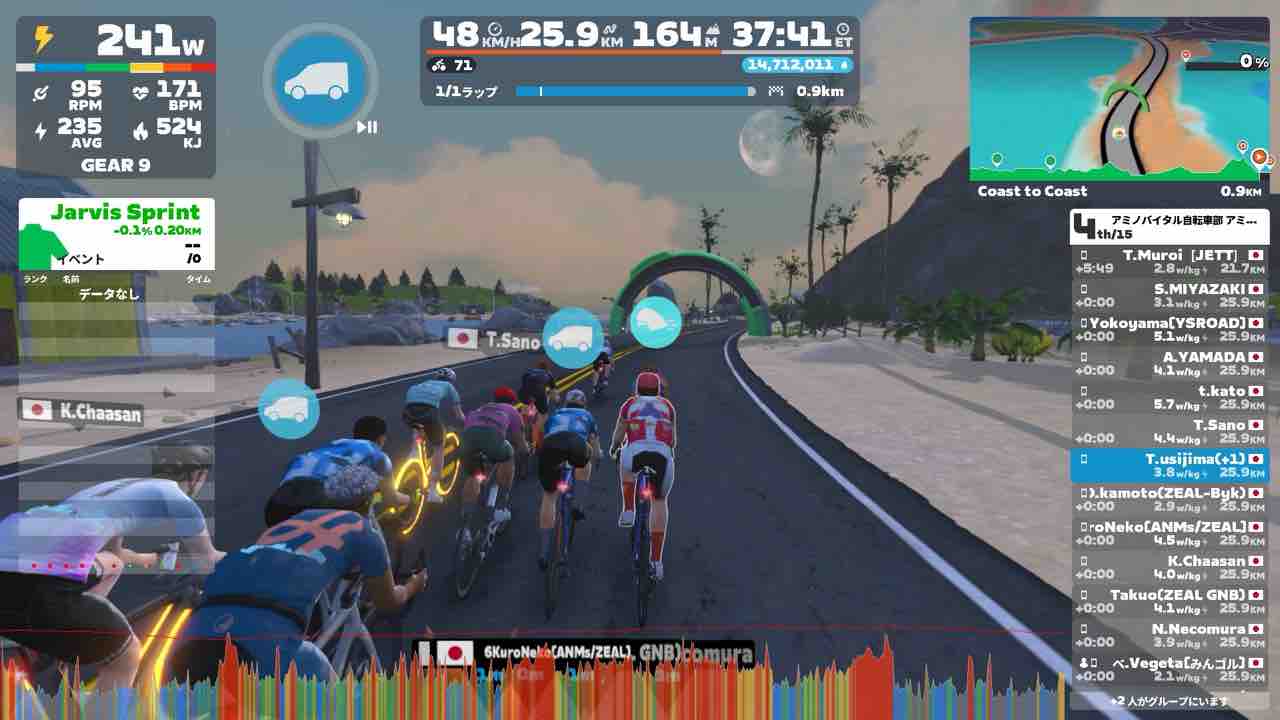1280x720 pixels.
Task: Select A.YAMADA in the rider list
Action: pos(1169,364)
